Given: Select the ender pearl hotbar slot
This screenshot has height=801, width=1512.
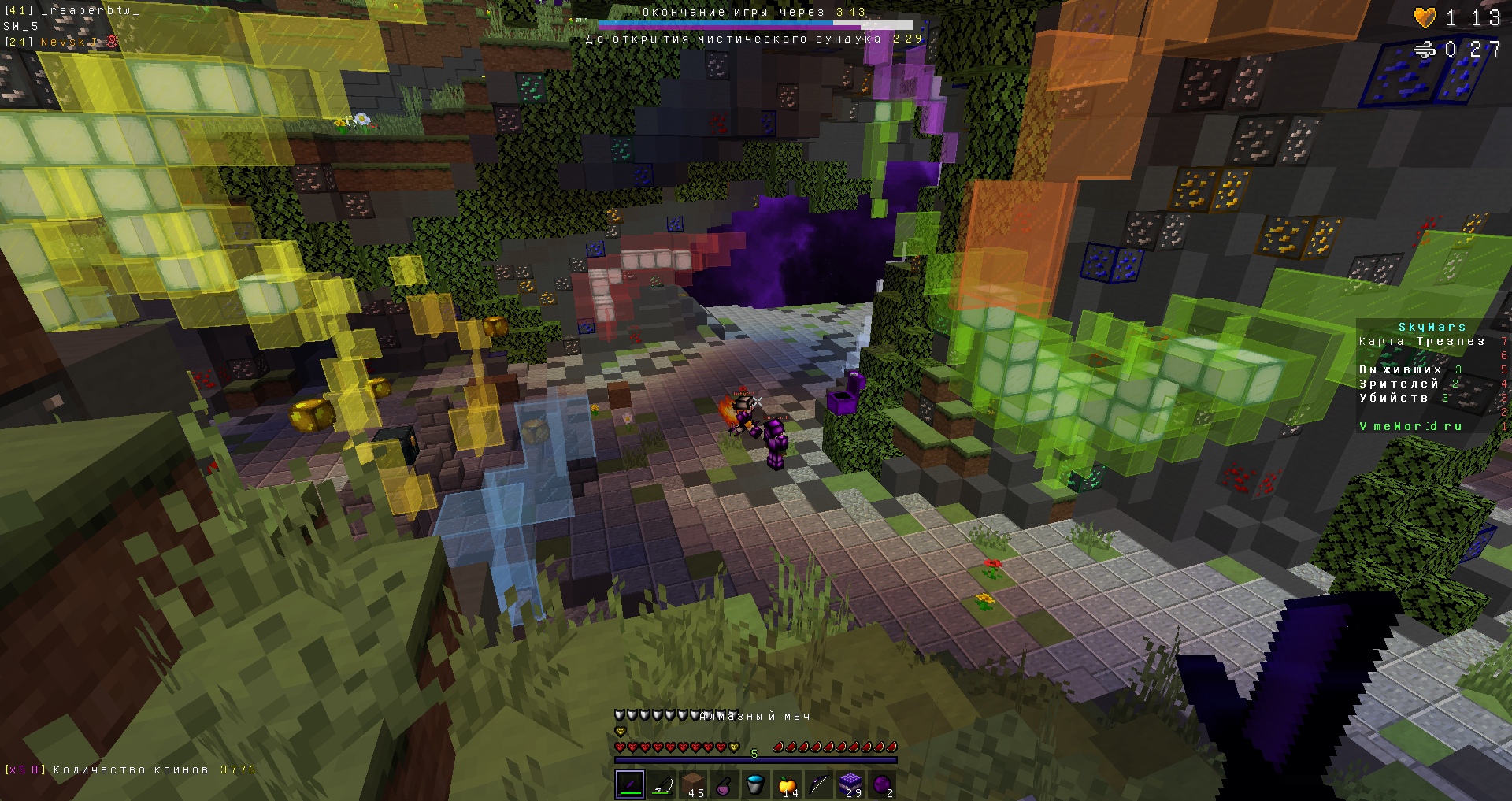Looking at the screenshot, I should pos(882,784).
